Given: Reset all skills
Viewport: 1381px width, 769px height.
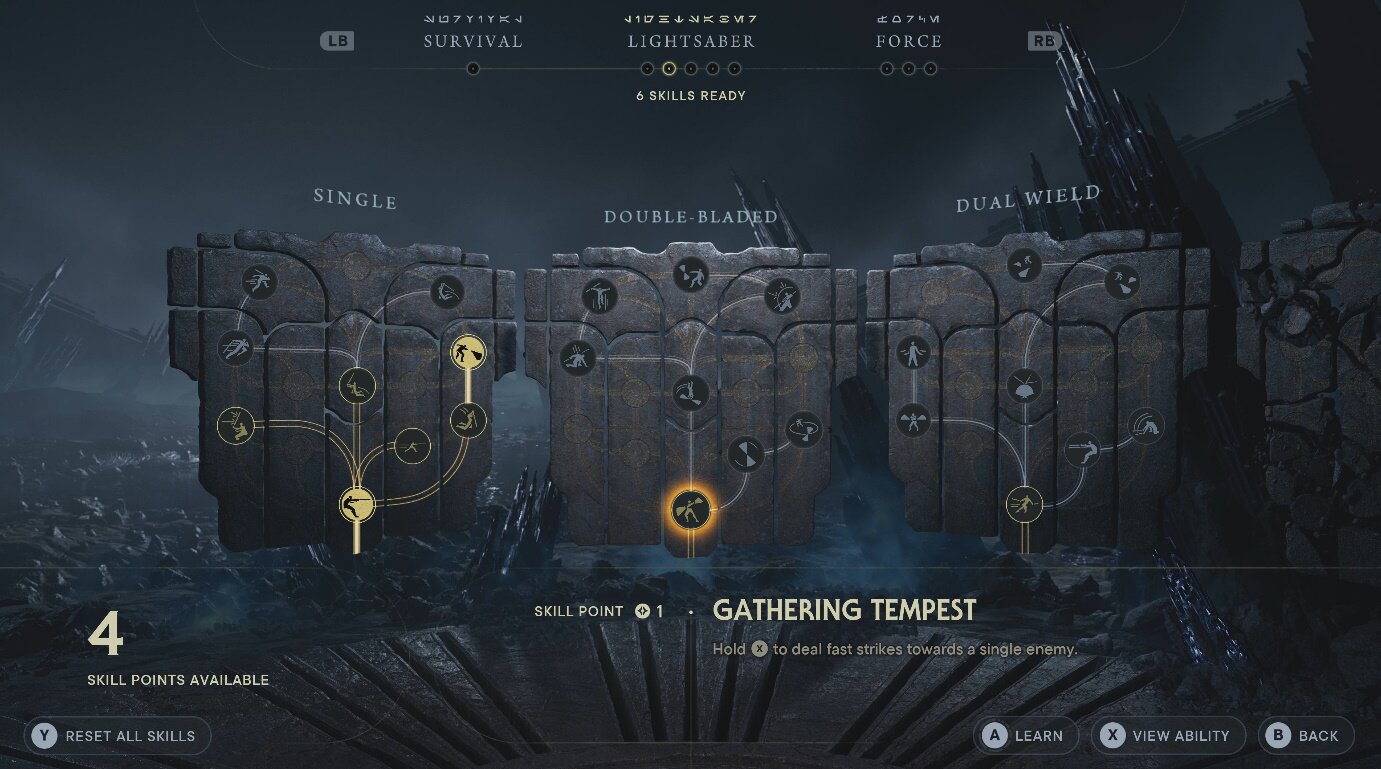Looking at the screenshot, I should click(x=118, y=736).
